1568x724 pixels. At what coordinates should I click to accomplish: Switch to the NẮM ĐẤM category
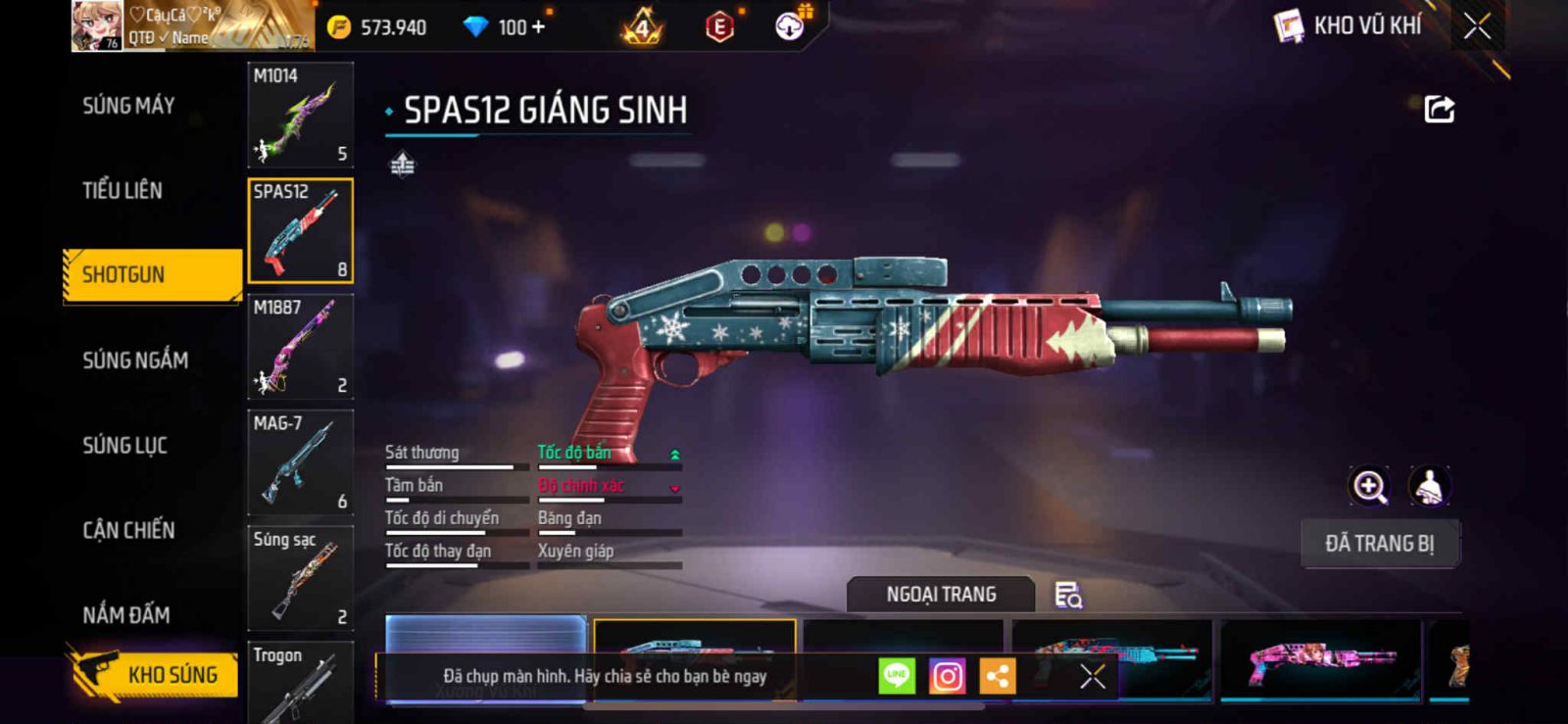(x=125, y=615)
